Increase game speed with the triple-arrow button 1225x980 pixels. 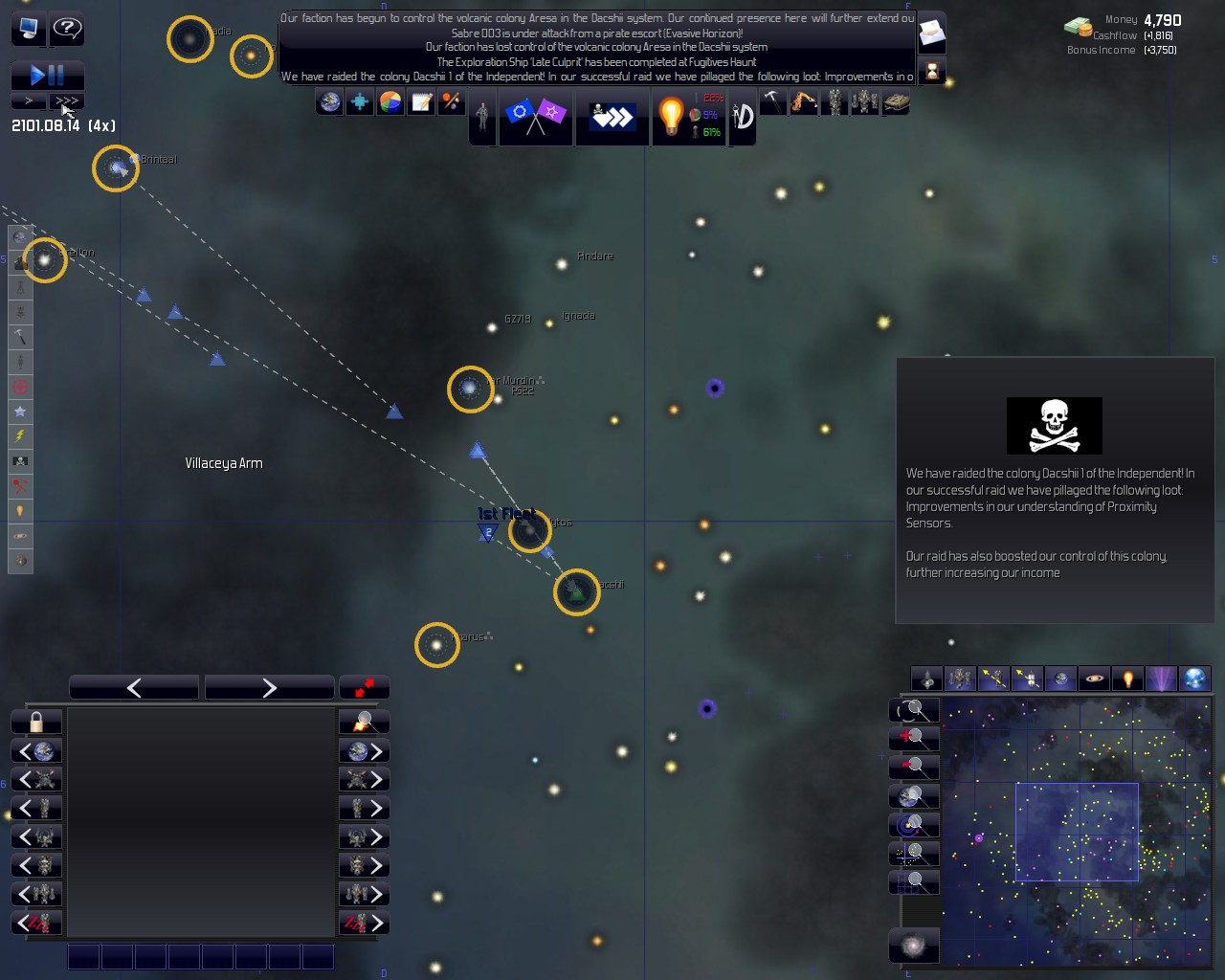coord(67,100)
